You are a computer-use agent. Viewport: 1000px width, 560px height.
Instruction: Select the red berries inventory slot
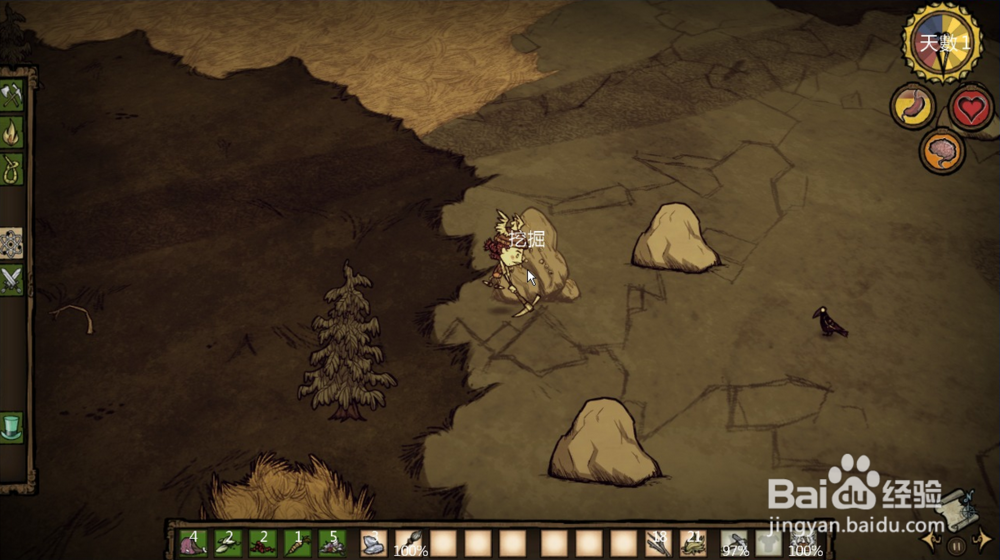point(262,543)
